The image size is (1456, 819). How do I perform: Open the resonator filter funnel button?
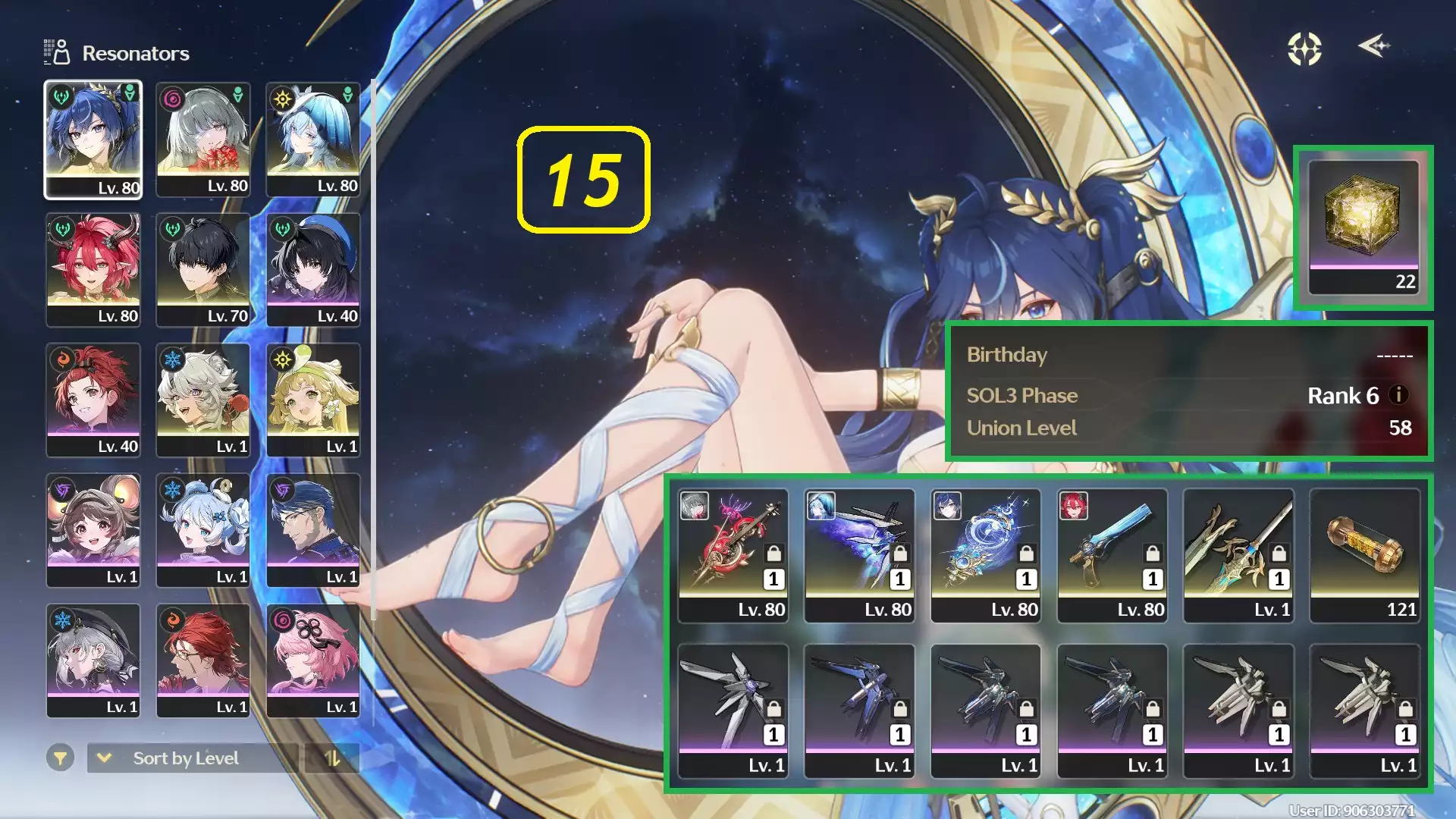(x=60, y=758)
